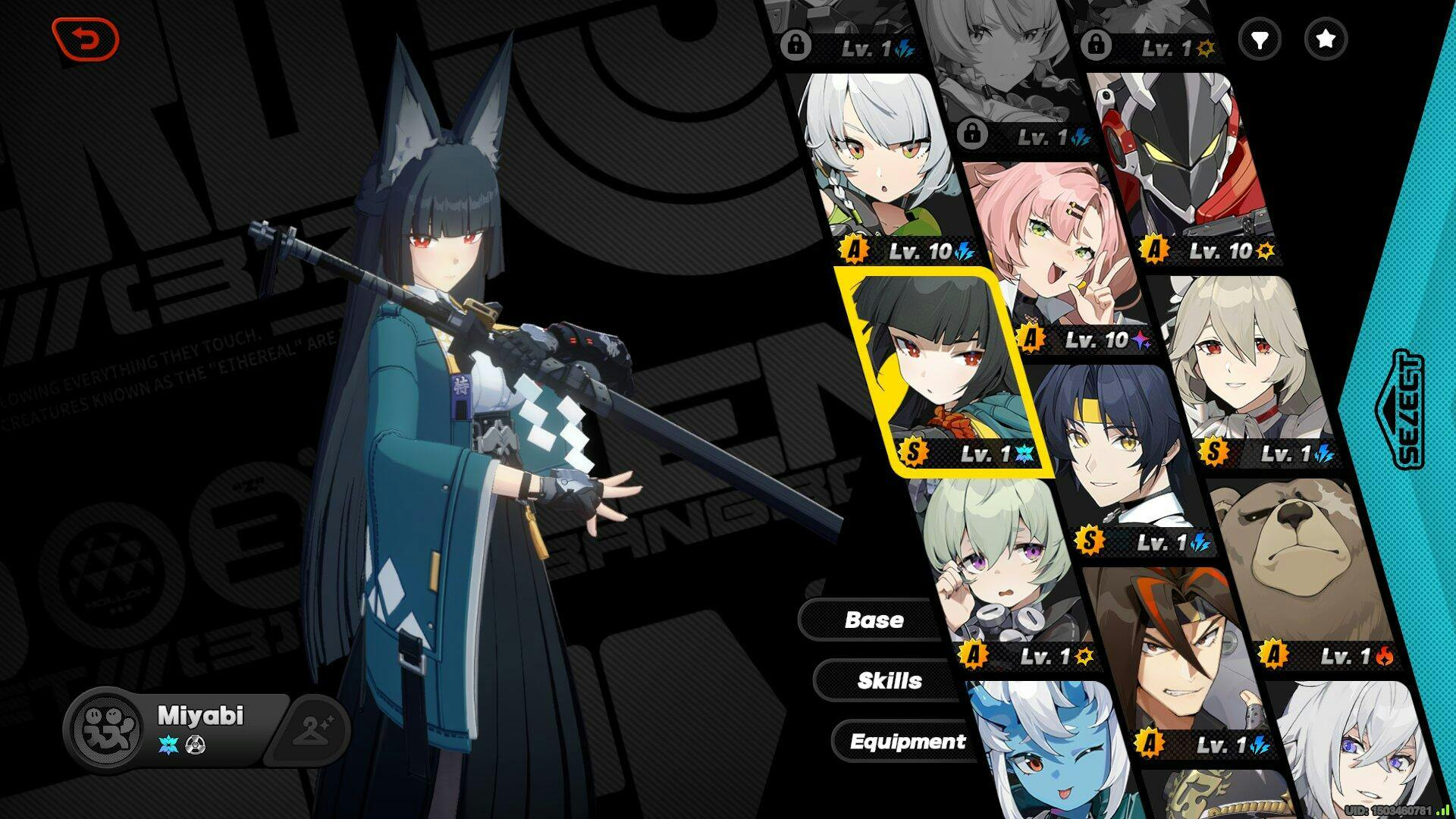Open the Base stats tab
The image size is (1456, 819).
tap(874, 620)
